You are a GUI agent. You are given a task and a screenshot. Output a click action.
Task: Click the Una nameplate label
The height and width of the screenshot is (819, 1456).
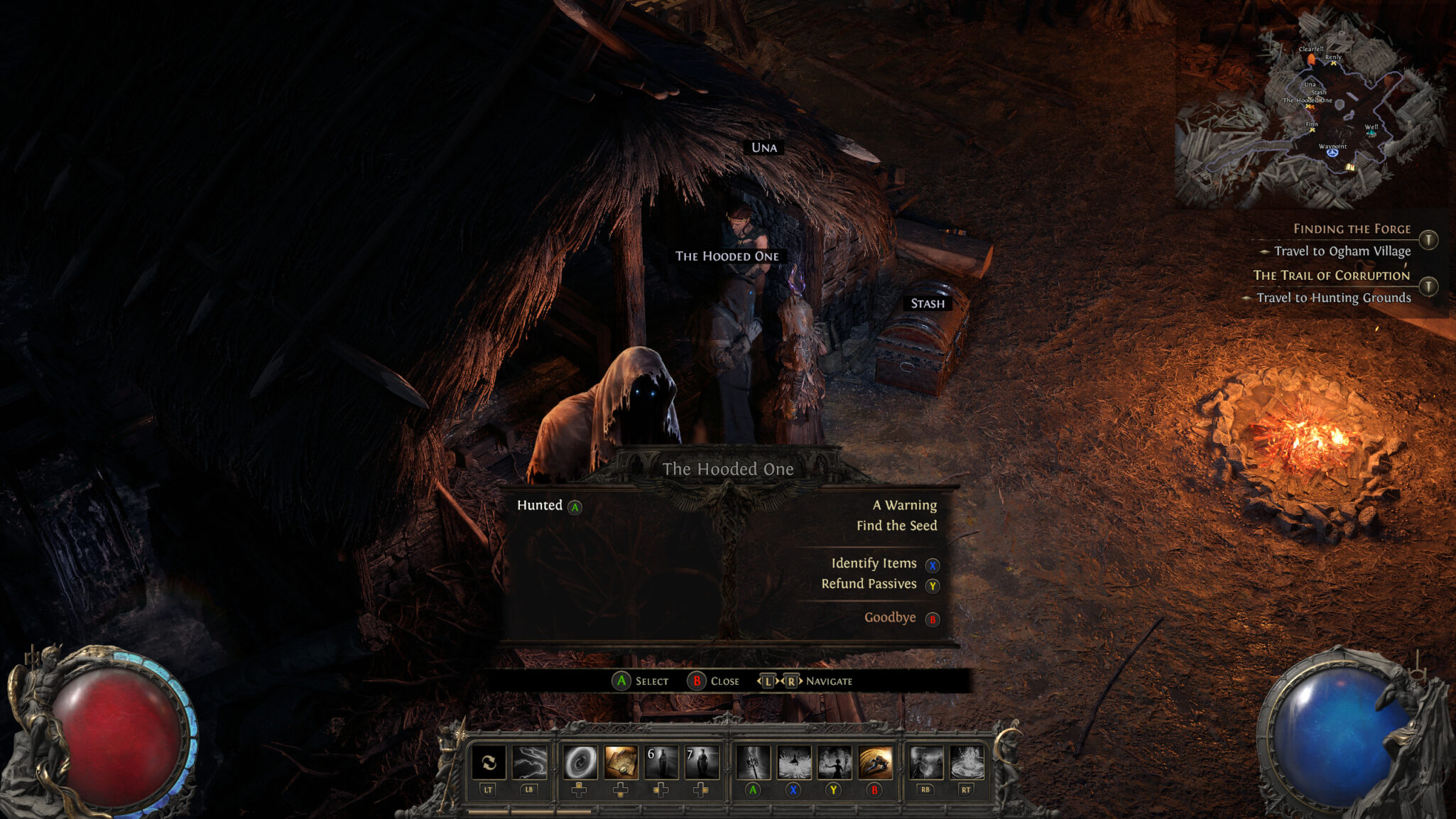coord(764,148)
